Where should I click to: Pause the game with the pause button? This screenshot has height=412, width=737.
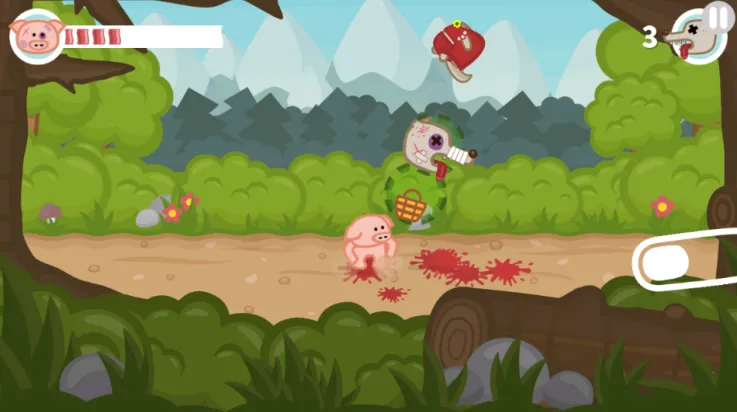pos(719,16)
